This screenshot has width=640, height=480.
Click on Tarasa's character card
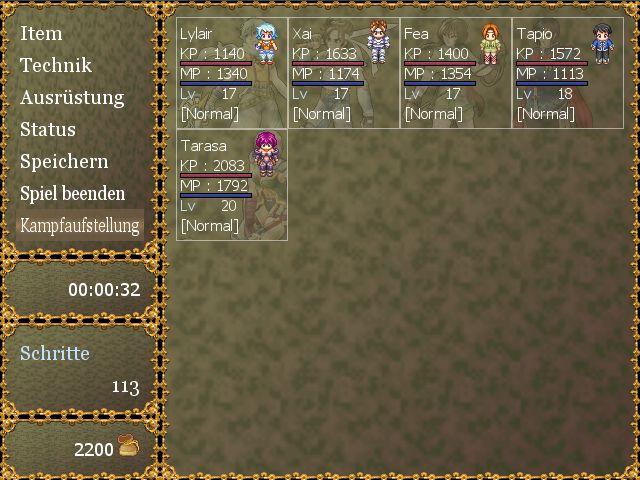[x=232, y=185]
